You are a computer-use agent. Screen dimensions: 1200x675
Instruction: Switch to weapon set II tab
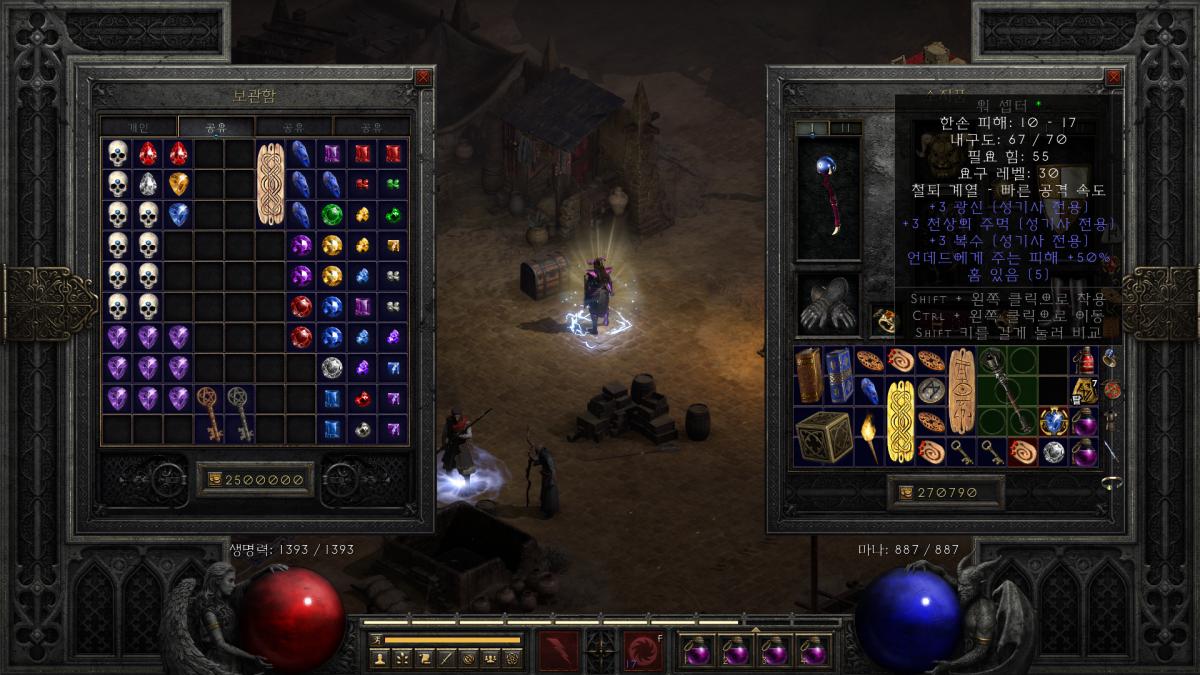coord(845,127)
